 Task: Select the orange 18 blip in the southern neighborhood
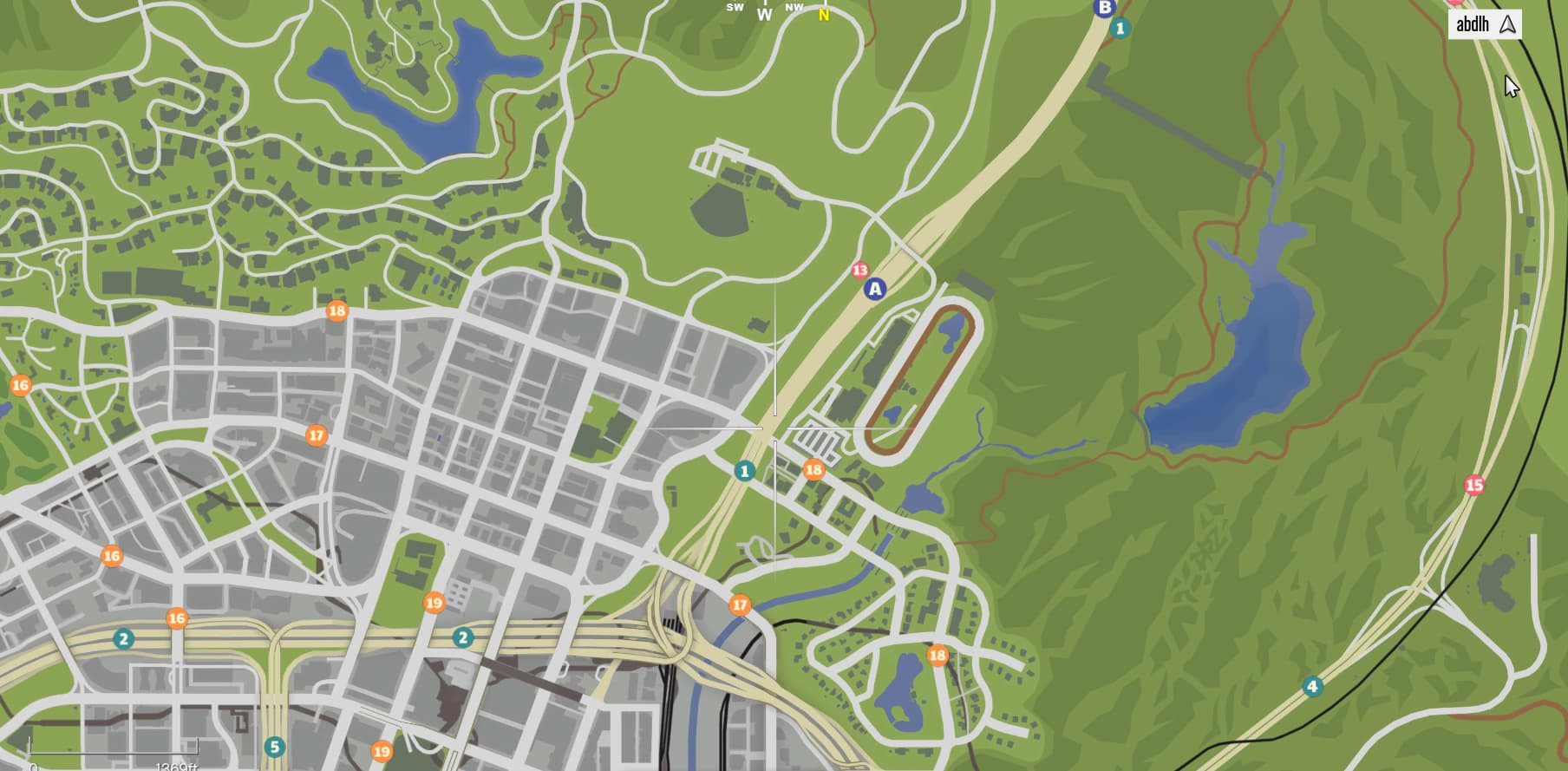pos(938,657)
